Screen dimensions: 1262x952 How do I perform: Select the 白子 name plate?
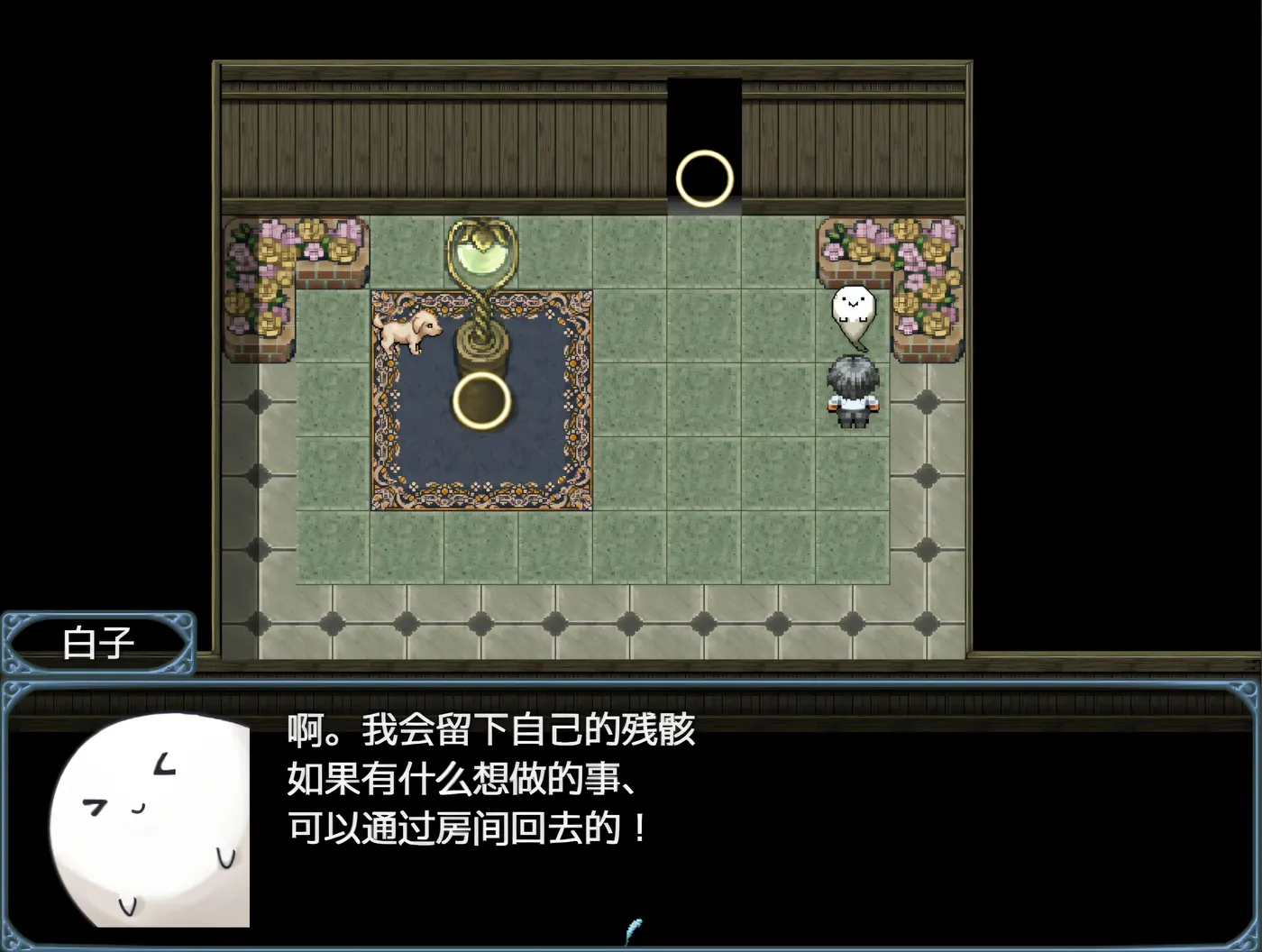pos(99,642)
